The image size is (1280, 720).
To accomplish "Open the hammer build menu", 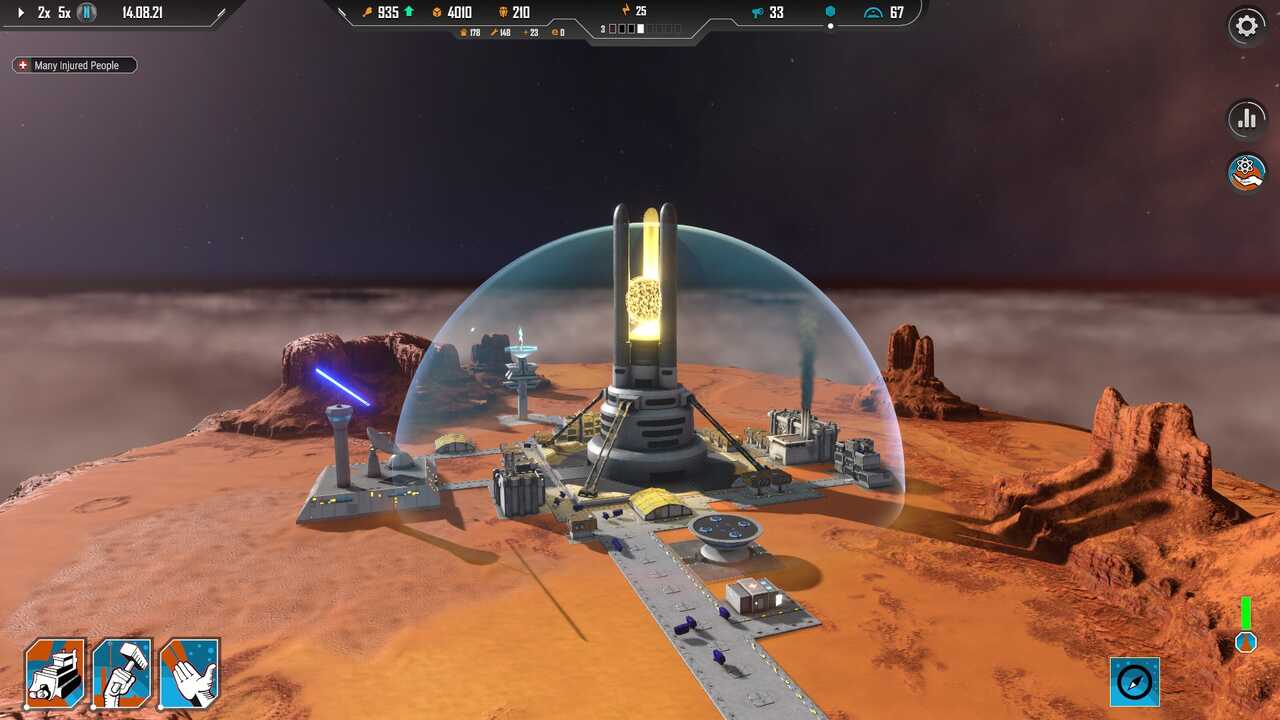I will [x=122, y=673].
